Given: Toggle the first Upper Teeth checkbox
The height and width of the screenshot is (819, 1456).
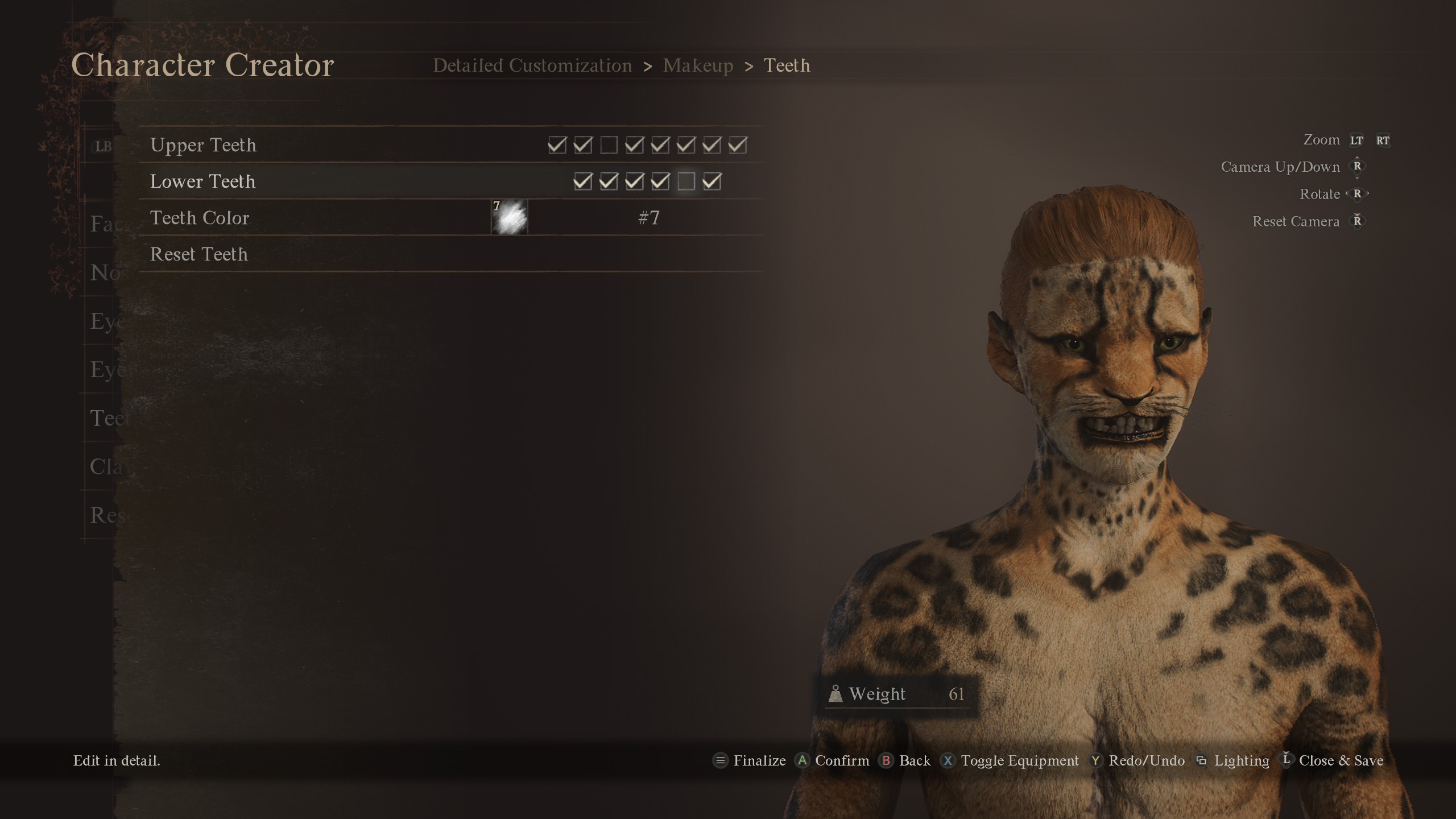Looking at the screenshot, I should click(557, 146).
